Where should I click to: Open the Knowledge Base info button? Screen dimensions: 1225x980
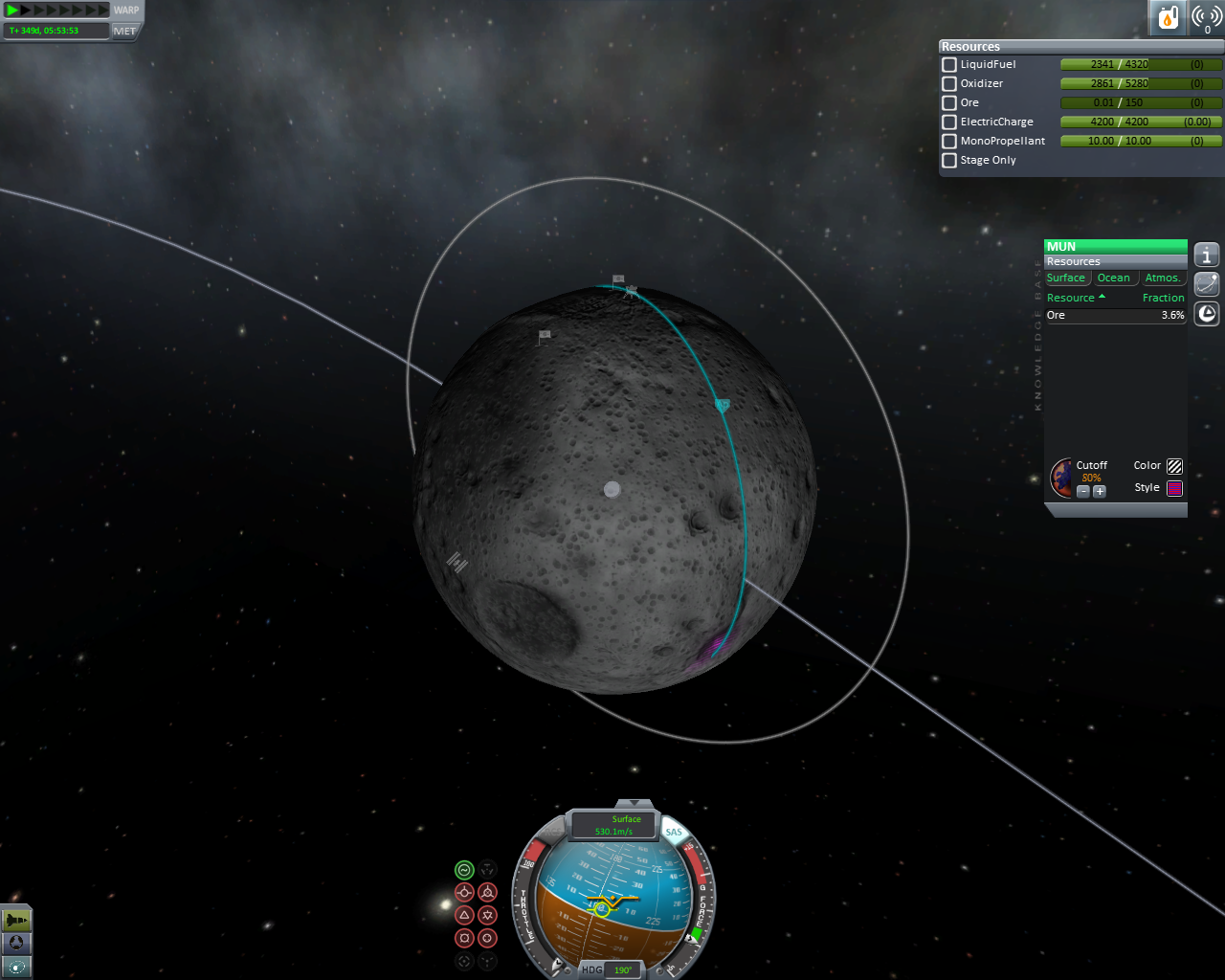tap(1207, 255)
